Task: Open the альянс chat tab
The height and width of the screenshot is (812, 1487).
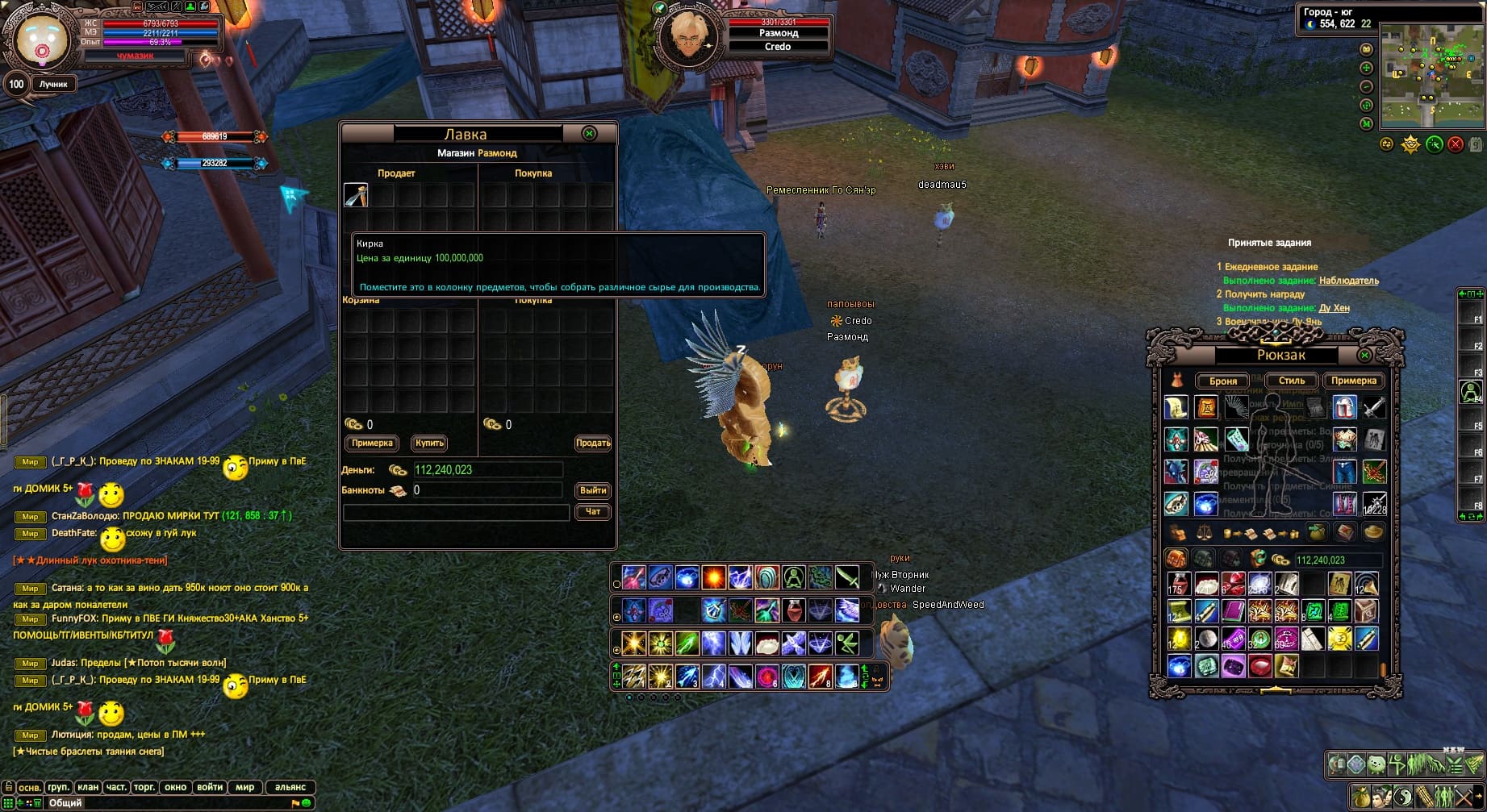Action: tap(290, 787)
